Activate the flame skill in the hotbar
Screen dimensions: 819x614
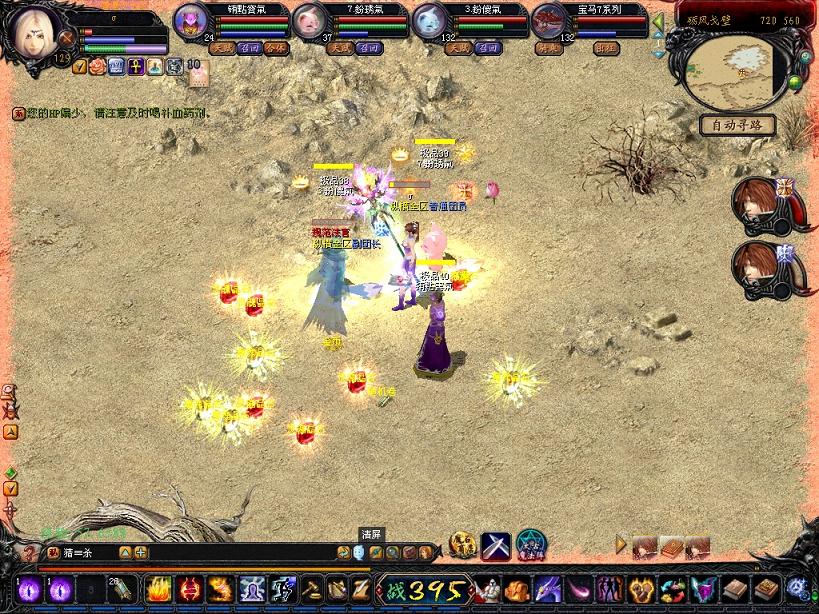coord(157,589)
